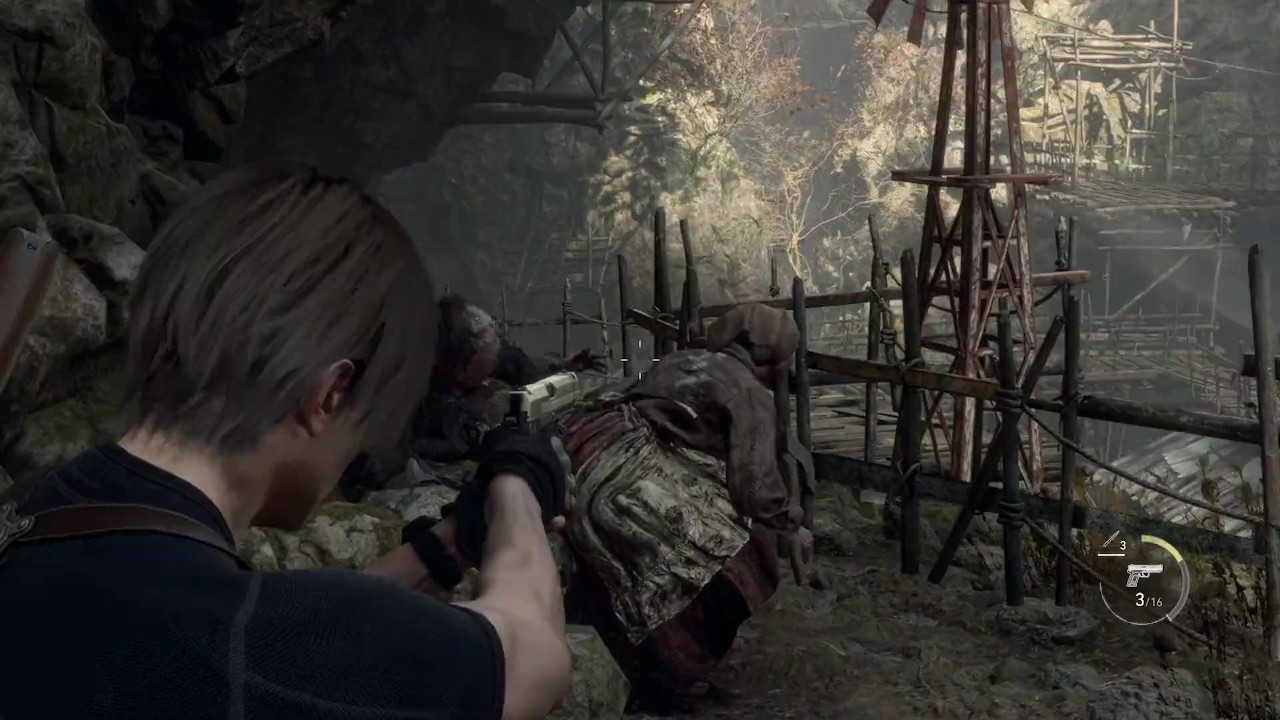Click the combat knife icon
Screen dimensions: 1280x720
pyautogui.click(x=1108, y=543)
